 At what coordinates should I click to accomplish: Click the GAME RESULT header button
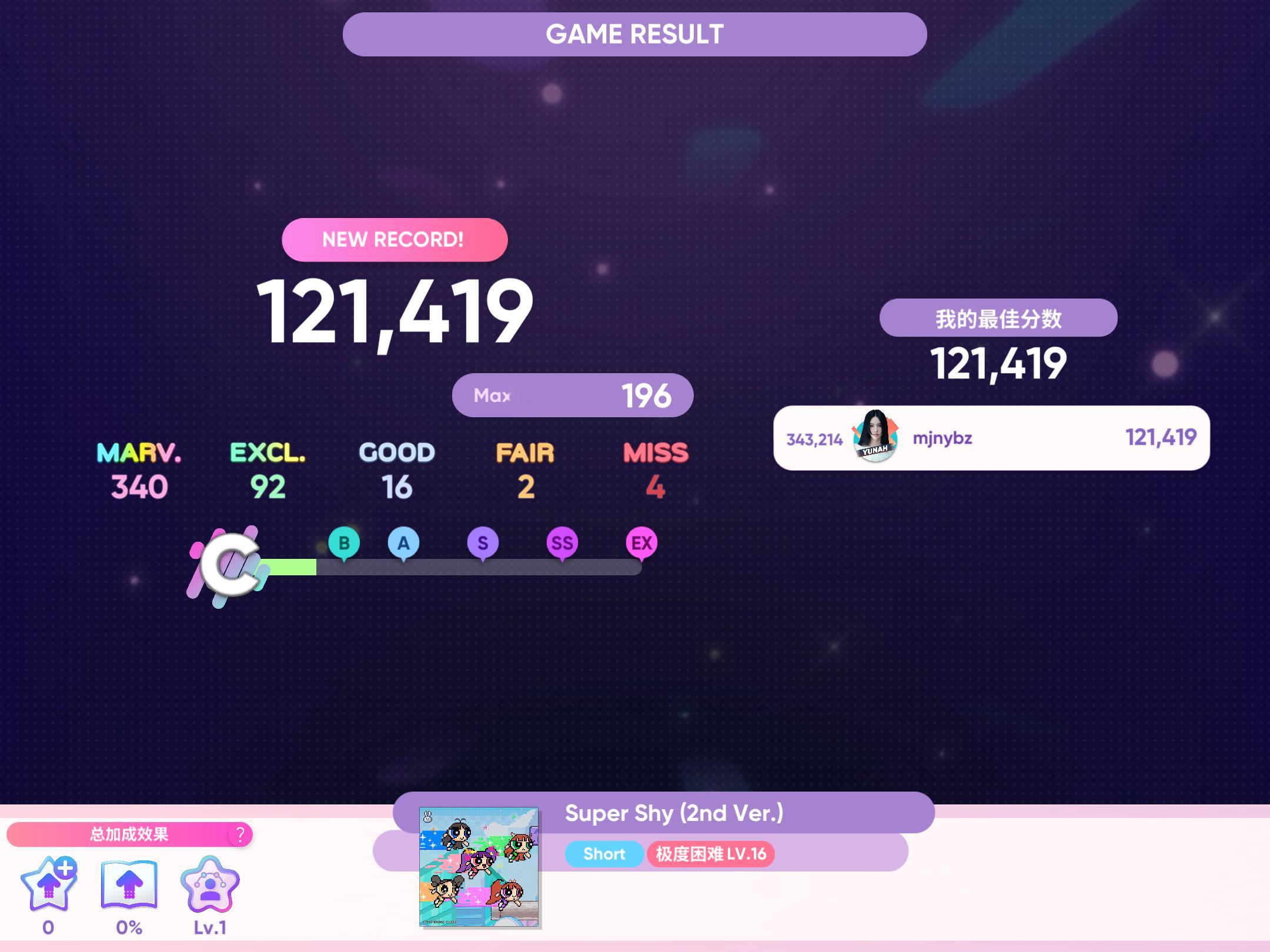click(x=634, y=33)
